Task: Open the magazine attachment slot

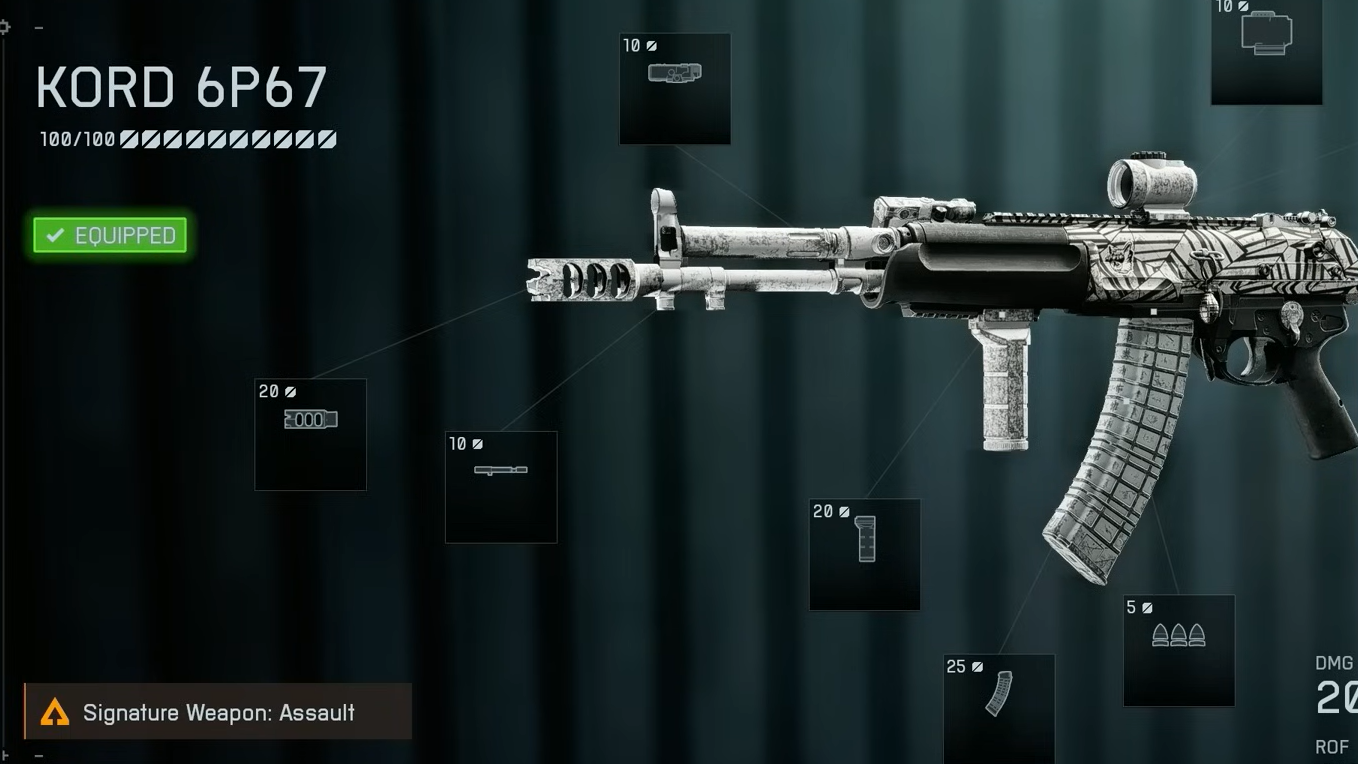Action: 998,706
